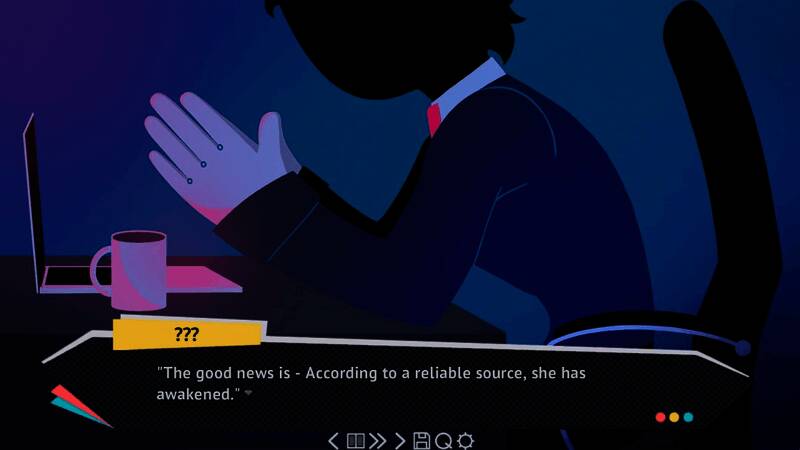Click the dialogue text box to continue
The image size is (800, 450).
[400, 384]
